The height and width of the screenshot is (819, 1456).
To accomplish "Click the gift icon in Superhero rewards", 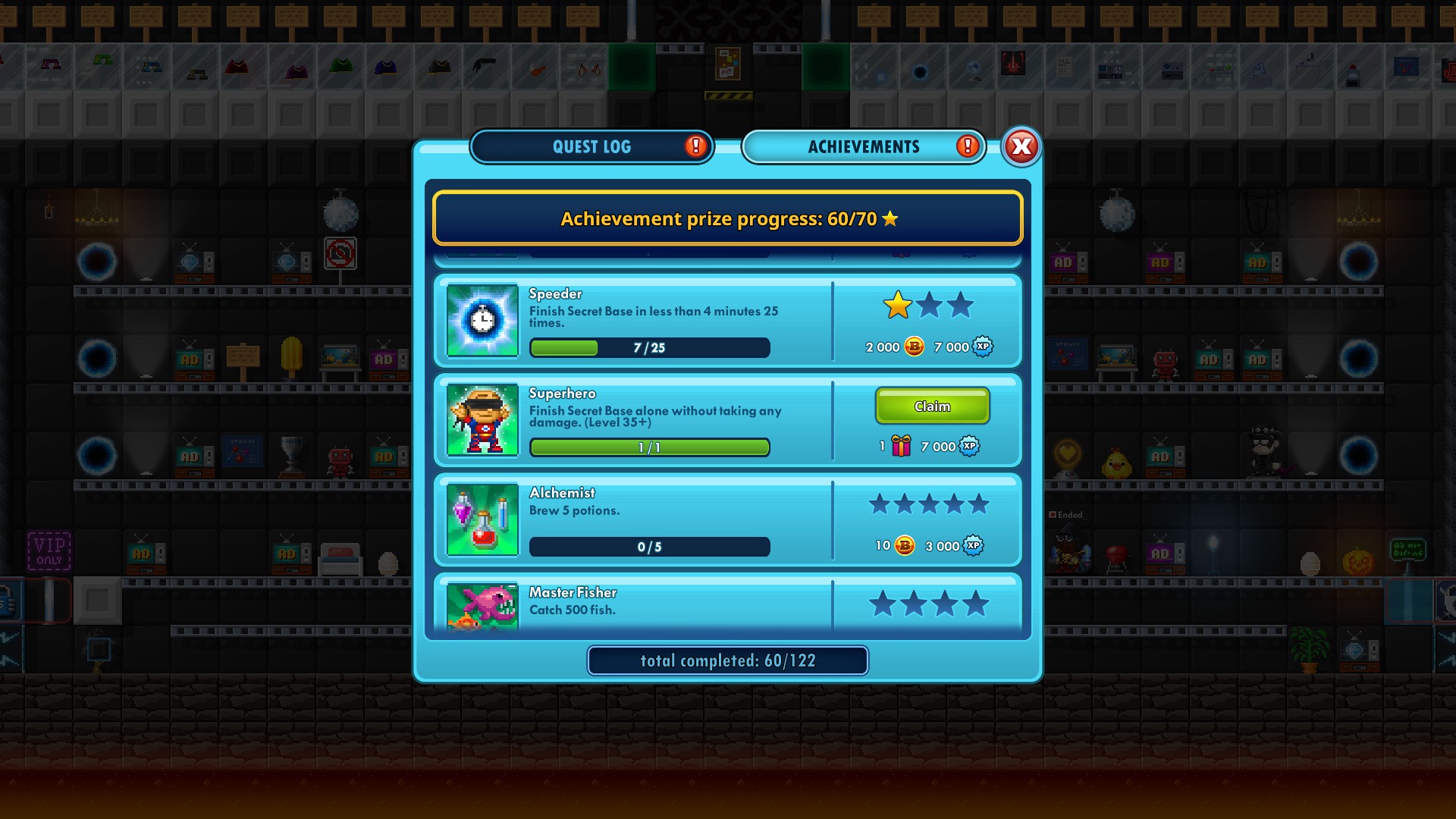I will (x=900, y=447).
